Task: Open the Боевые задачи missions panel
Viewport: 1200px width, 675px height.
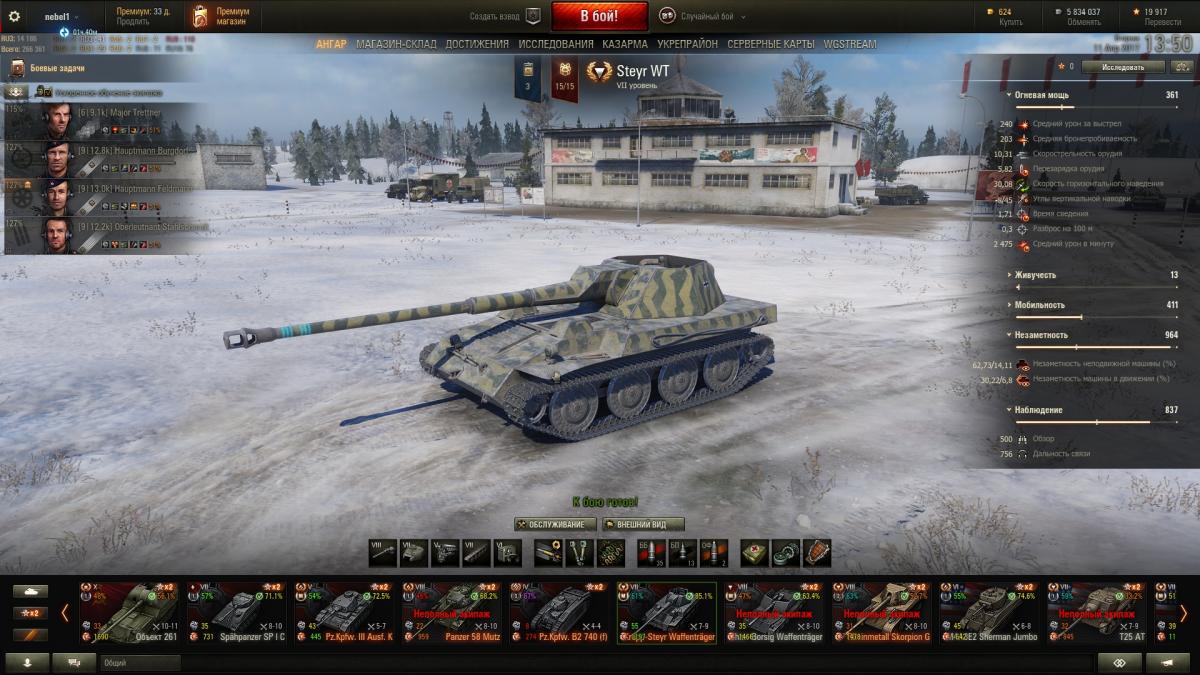Action: point(60,68)
